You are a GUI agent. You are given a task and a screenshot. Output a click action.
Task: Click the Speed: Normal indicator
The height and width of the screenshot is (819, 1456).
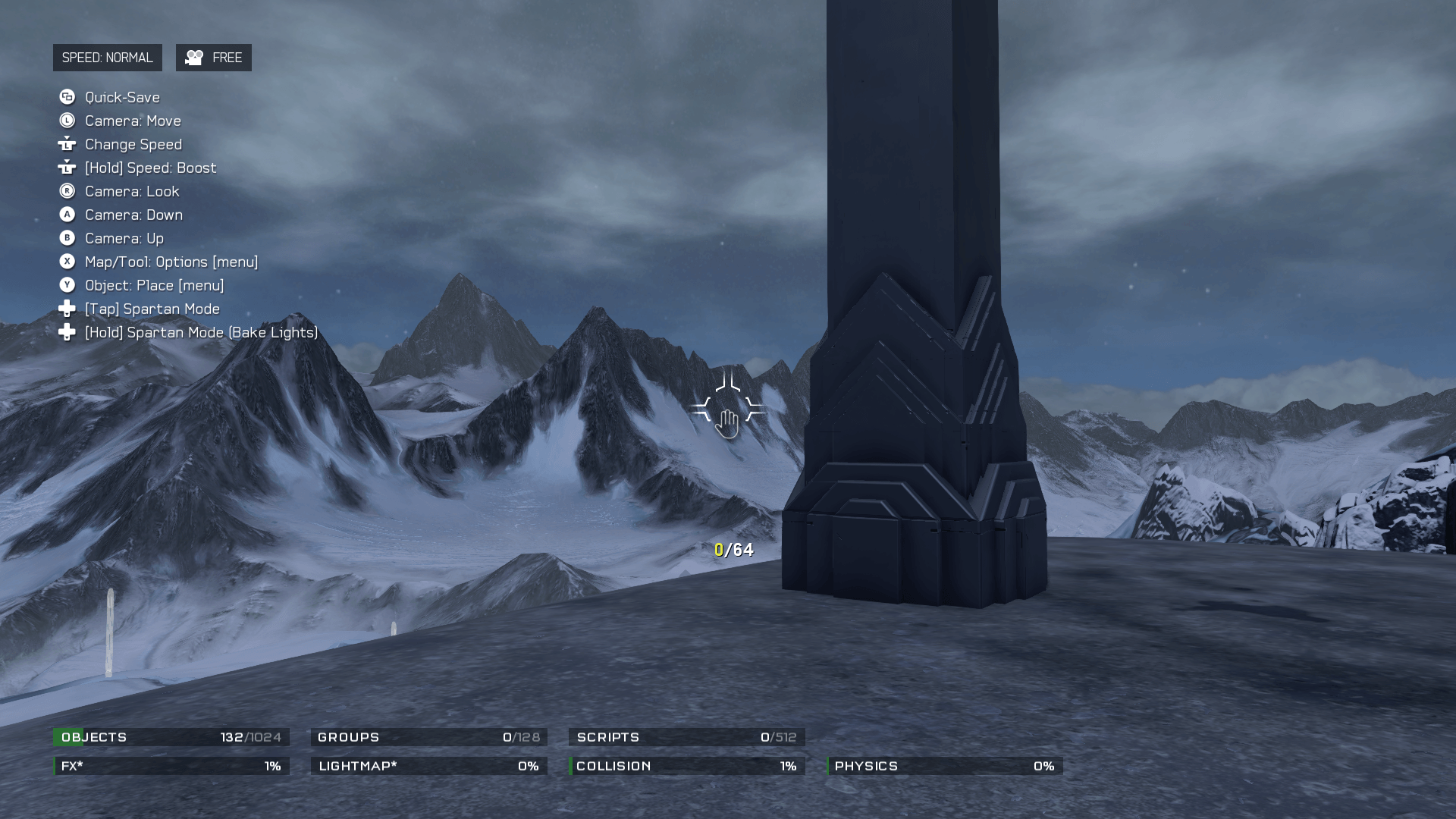tap(107, 58)
